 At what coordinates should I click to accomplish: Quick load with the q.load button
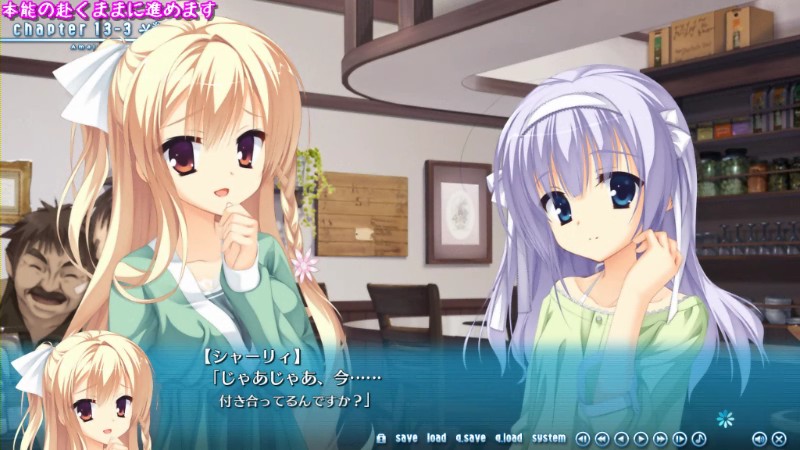click(508, 438)
